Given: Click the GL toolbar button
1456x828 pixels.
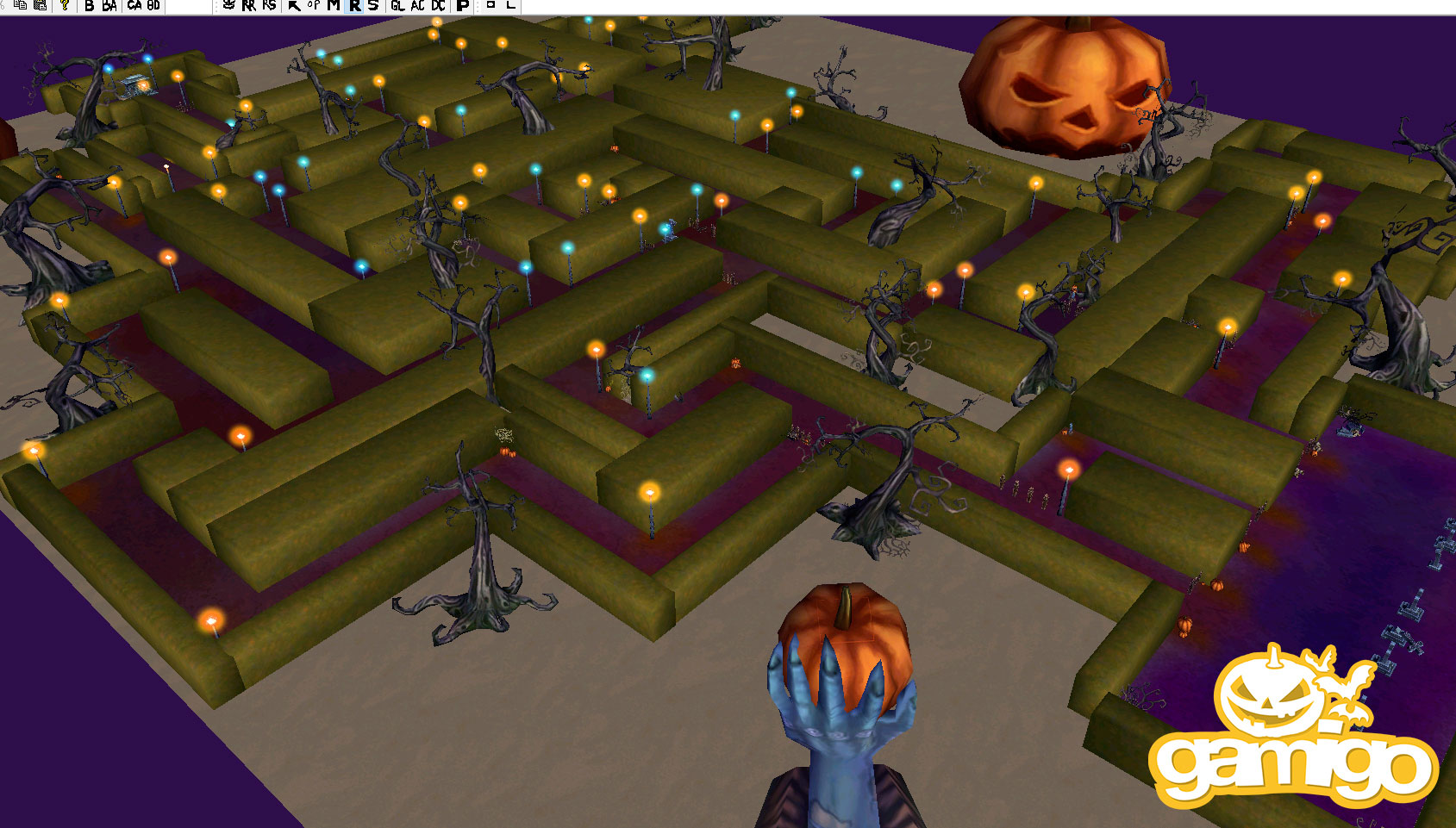Looking at the screenshot, I should [x=397, y=5].
